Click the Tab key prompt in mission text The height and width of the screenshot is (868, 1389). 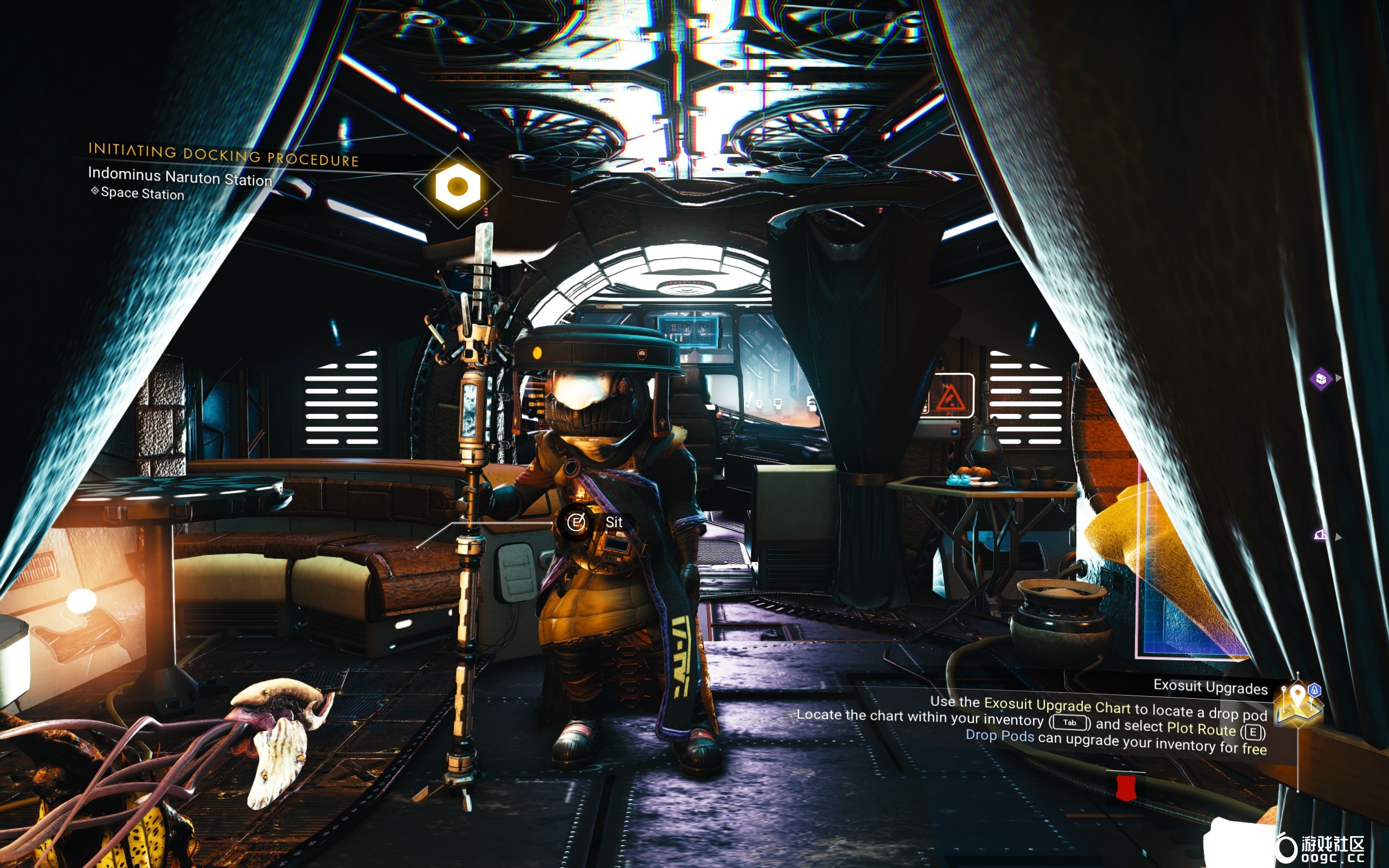click(x=1071, y=723)
